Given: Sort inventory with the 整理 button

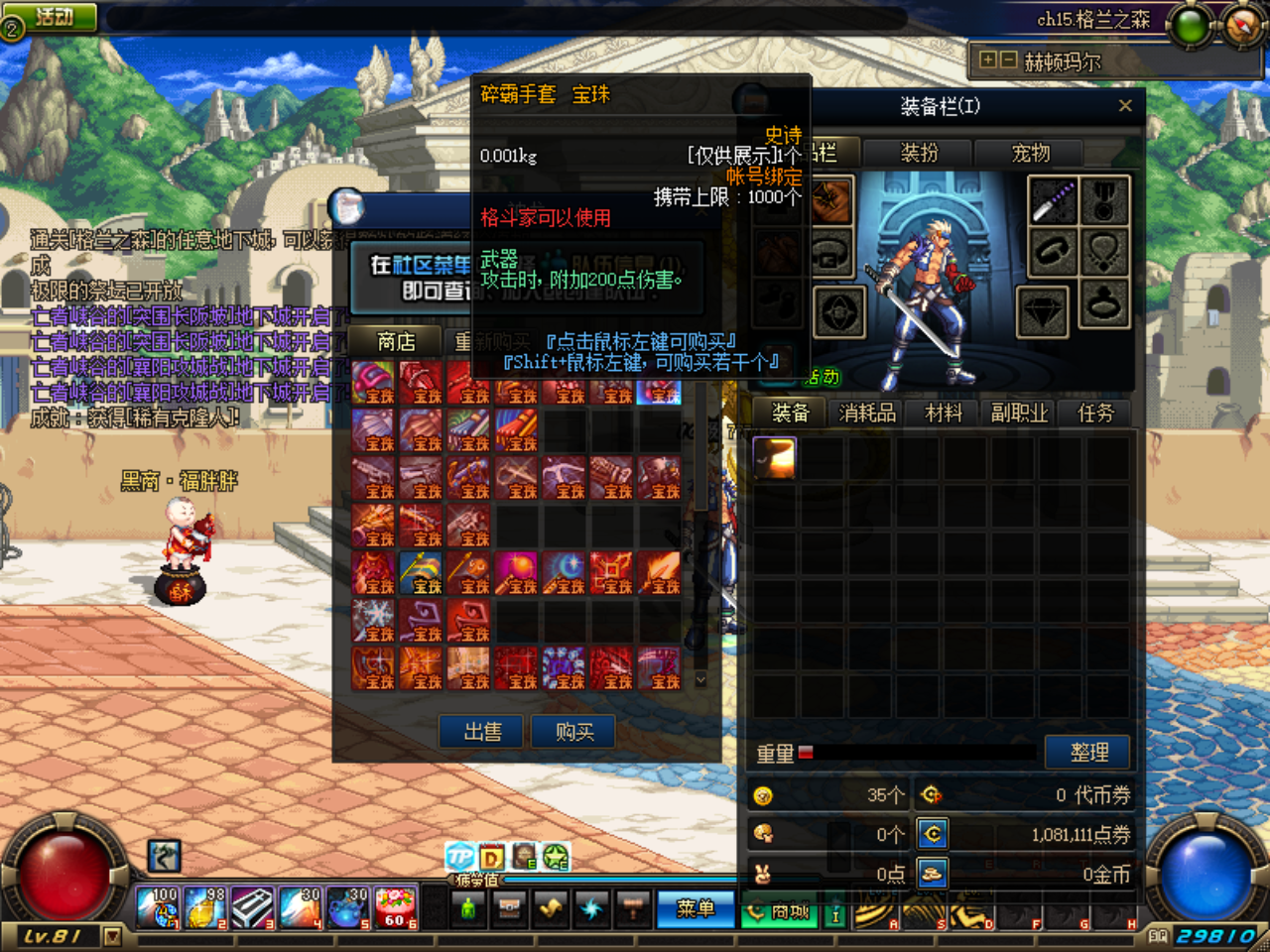Looking at the screenshot, I should click(x=1087, y=752).
